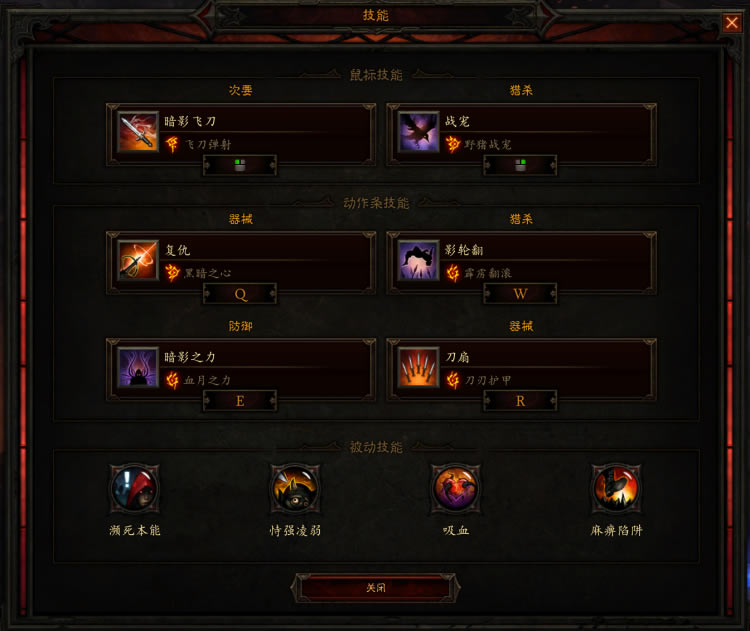Viewport: 750px width, 631px height.
Task: Open the 复仇 skill slot
Action: [240, 260]
